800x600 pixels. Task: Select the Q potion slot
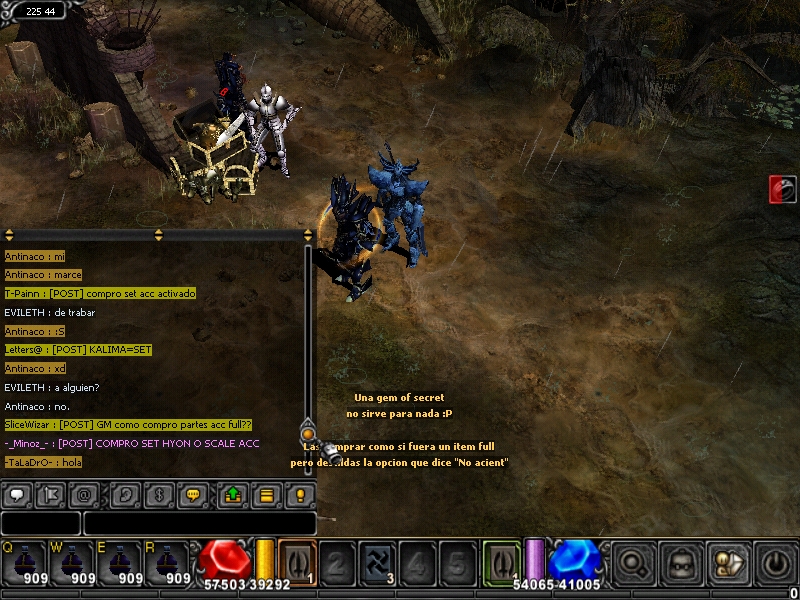pos(25,564)
